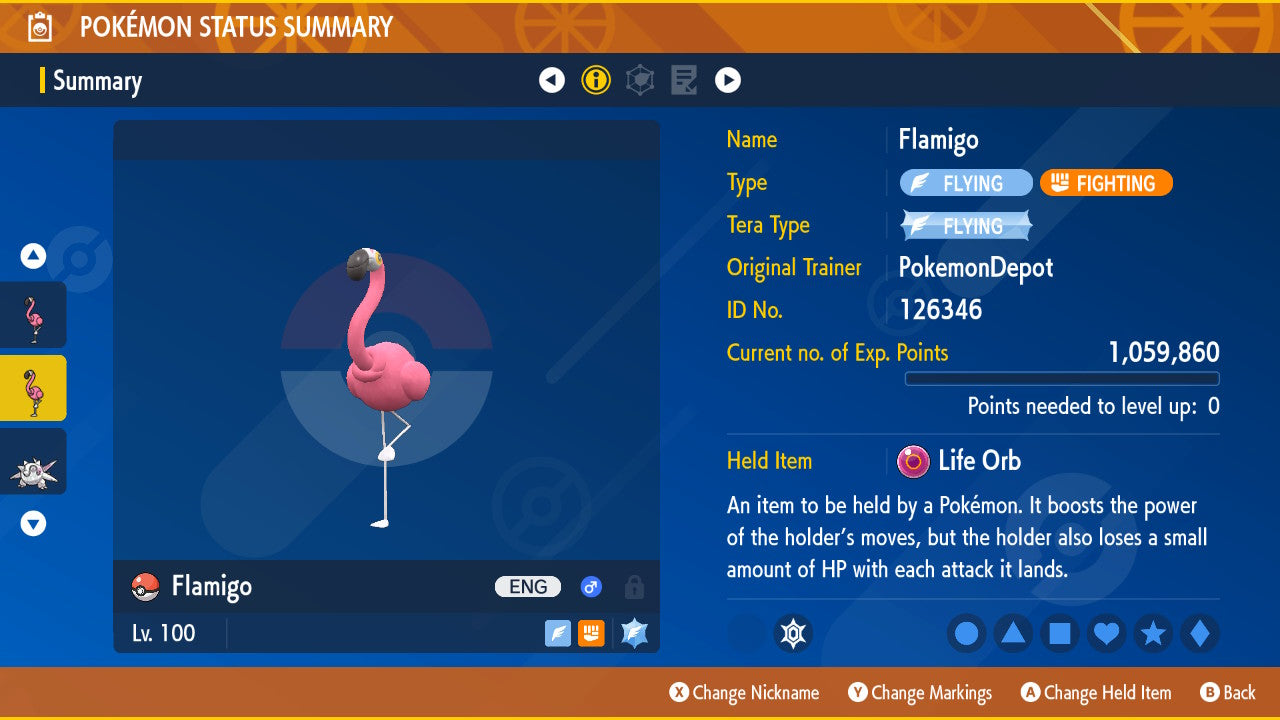The image size is (1280, 720).
Task: Select the highlighted info summary tab
Action: (596, 80)
